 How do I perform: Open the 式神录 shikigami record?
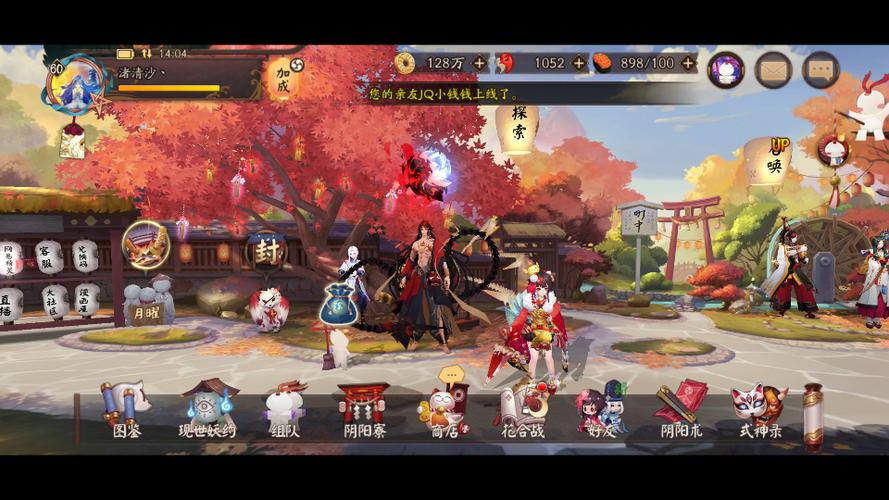click(759, 410)
